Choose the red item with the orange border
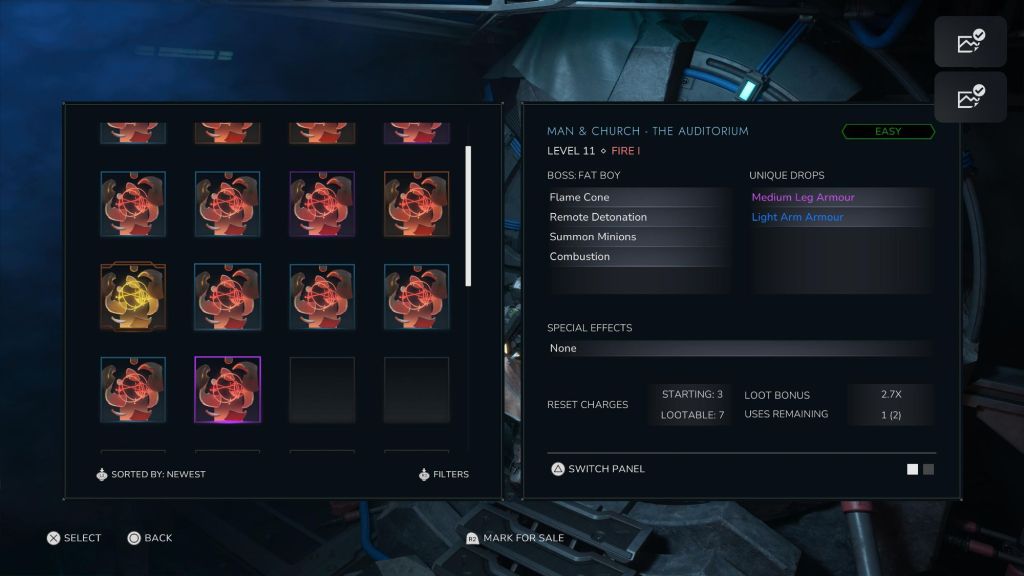 [416, 204]
